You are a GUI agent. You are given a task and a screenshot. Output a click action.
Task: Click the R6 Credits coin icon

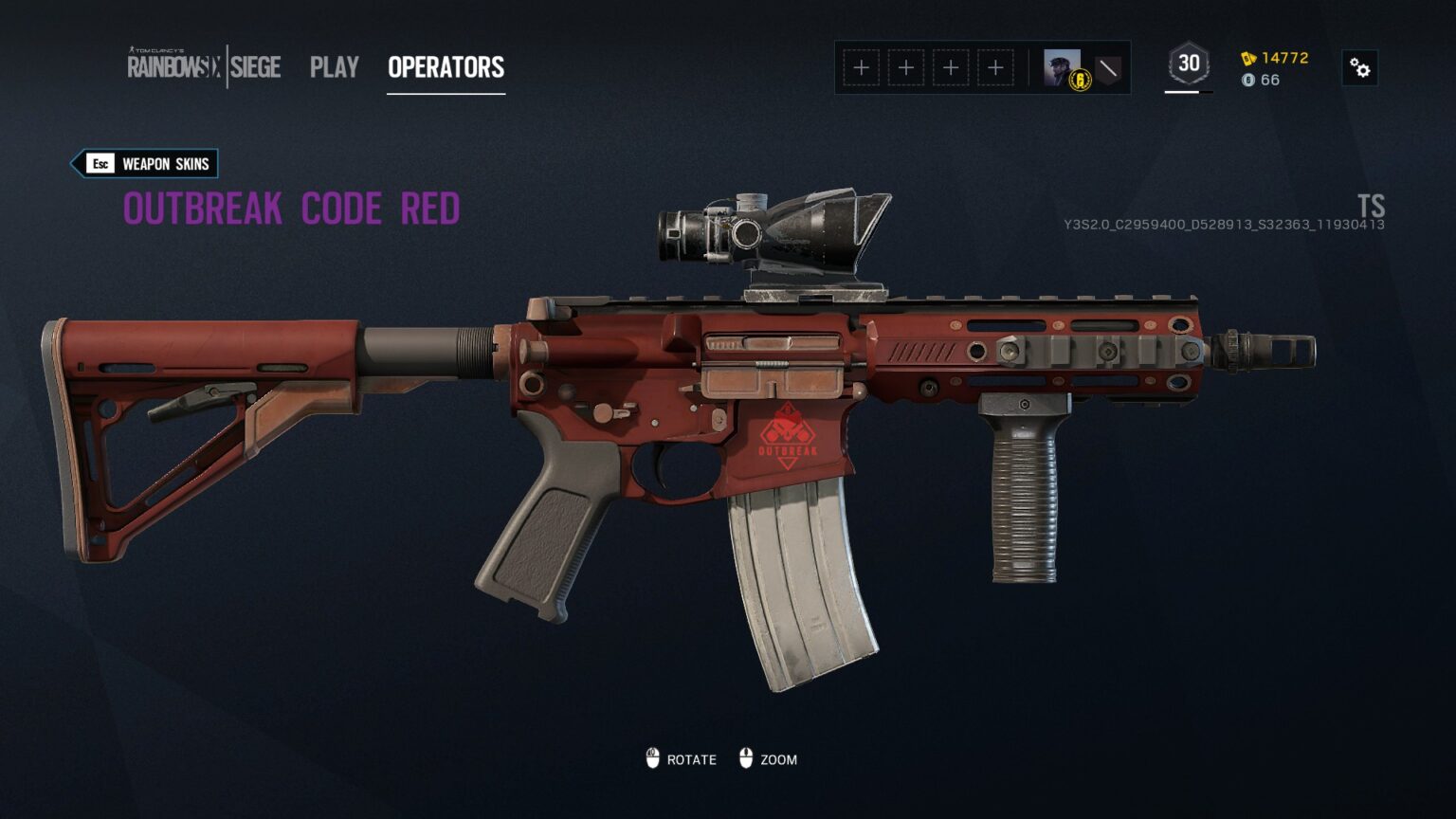click(x=1247, y=81)
